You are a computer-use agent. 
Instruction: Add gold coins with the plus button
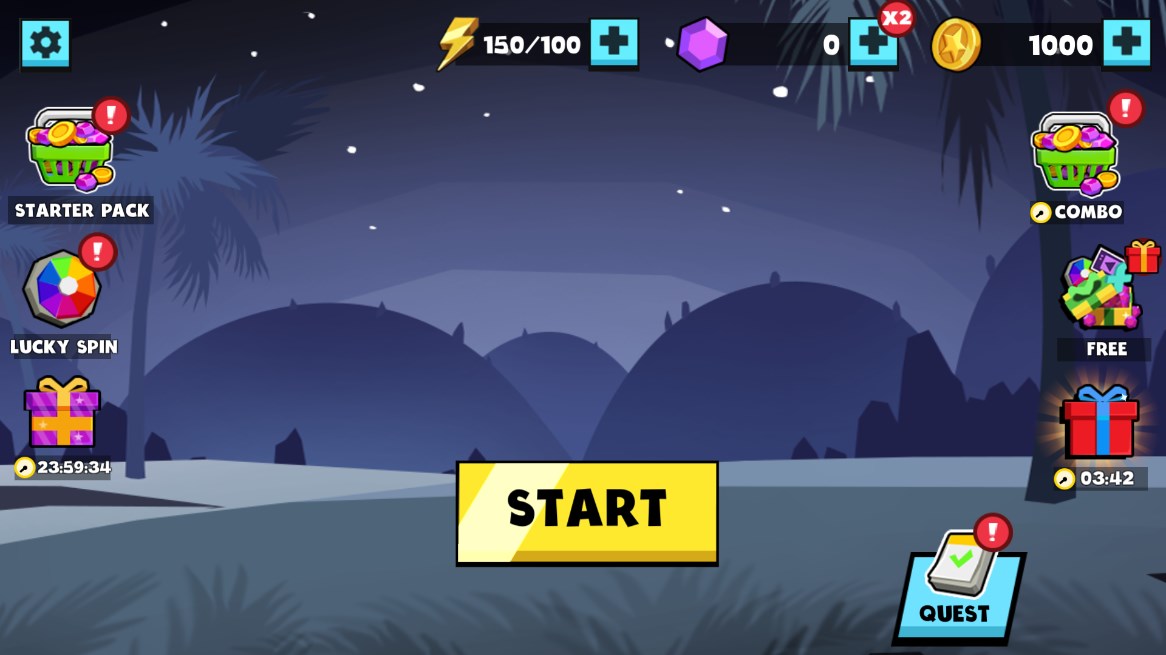[x=1126, y=42]
